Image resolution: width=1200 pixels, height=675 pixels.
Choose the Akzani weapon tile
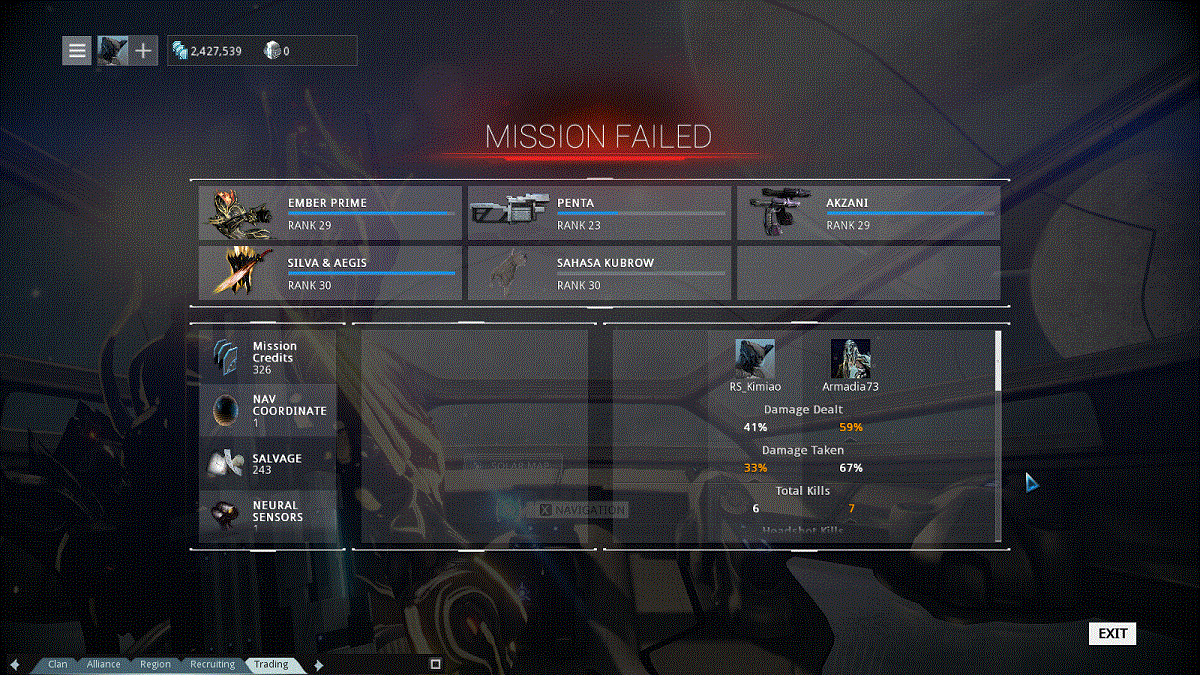pos(868,213)
